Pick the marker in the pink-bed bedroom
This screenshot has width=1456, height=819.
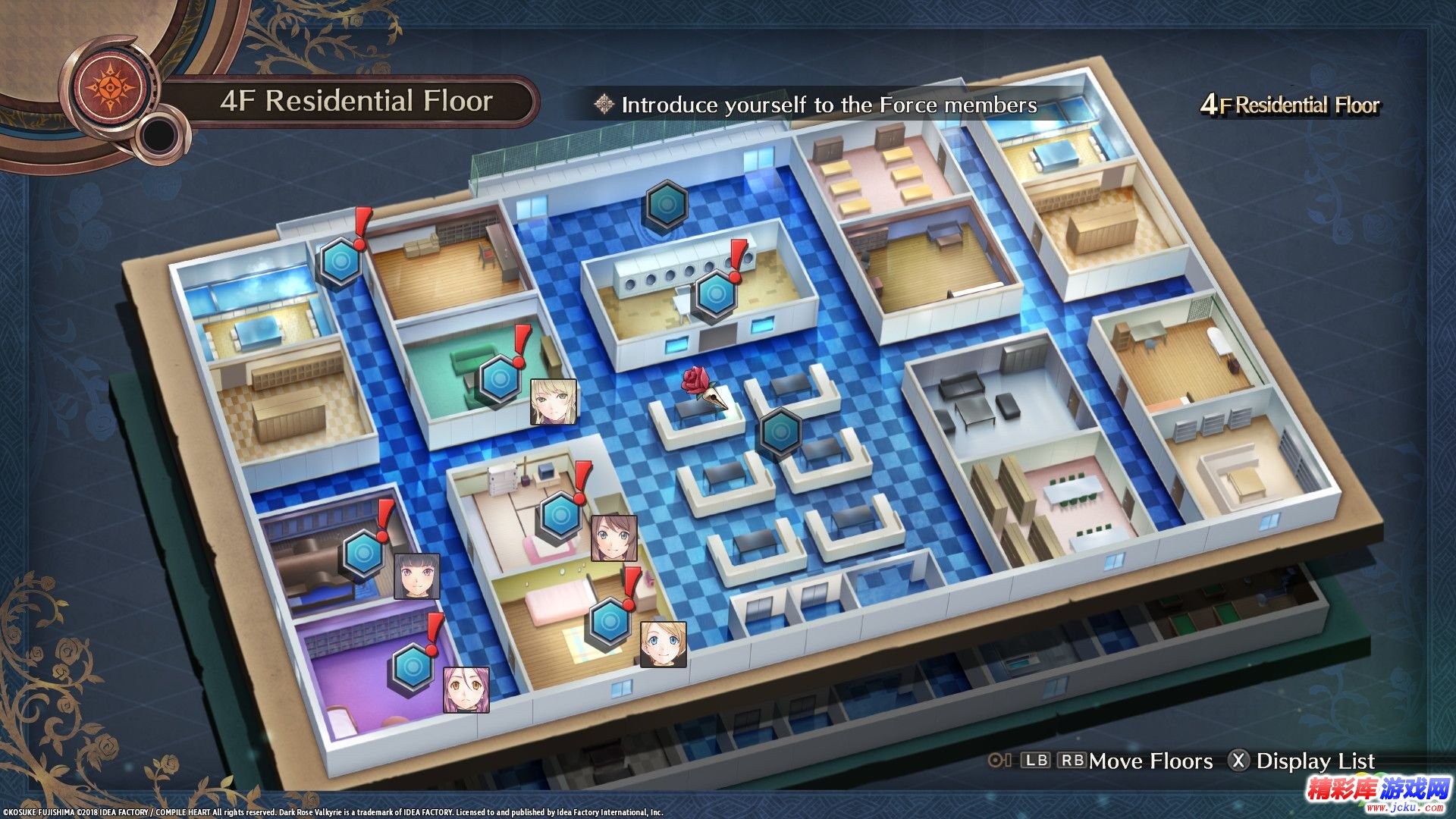[610, 622]
